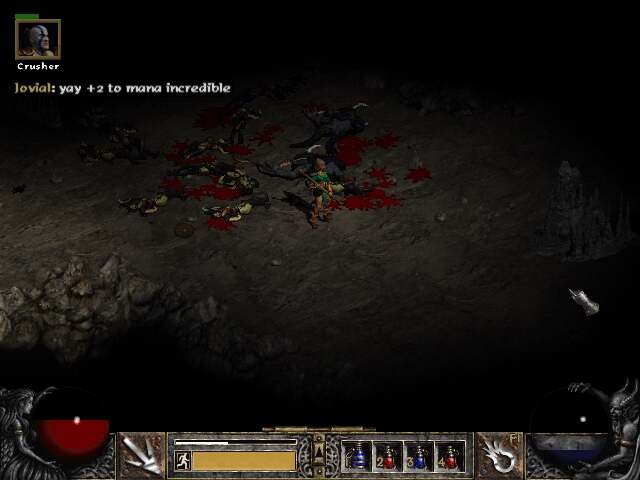Open the left-click arrow skill selector
The width and height of the screenshot is (640, 480).
(x=142, y=455)
